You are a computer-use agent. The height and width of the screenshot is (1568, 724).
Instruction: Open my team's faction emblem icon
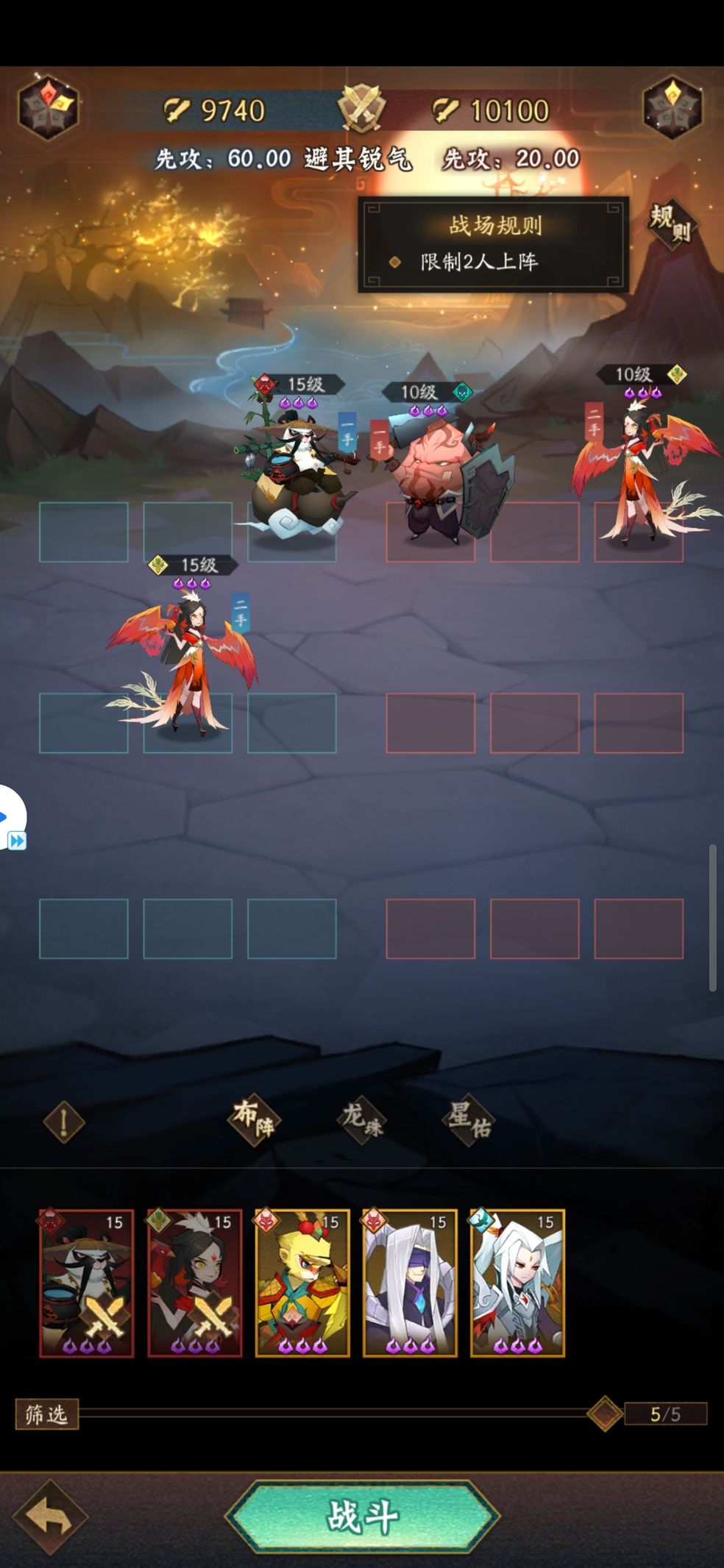coord(49,108)
